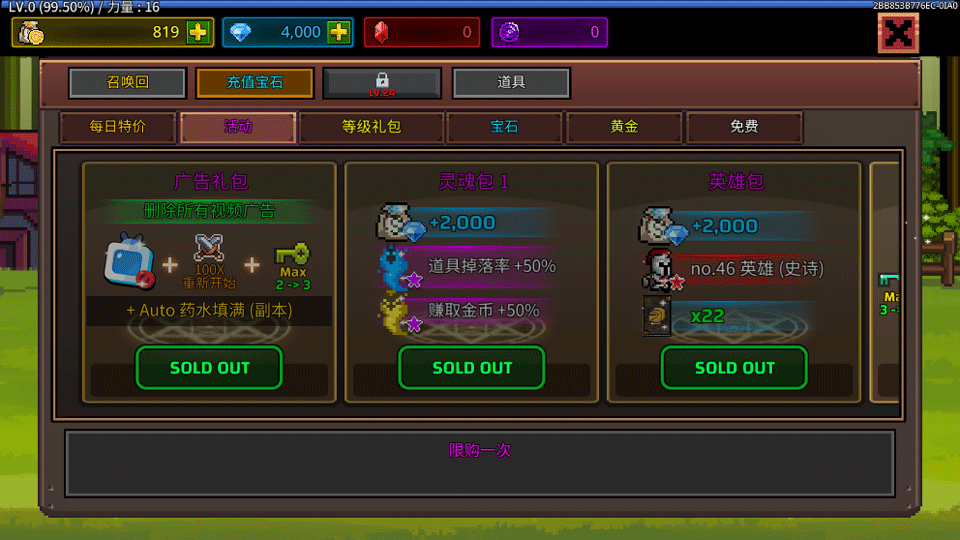The image size is (960, 540).
Task: Click SOLD OUT on 广告礼包
Action: pos(209,367)
